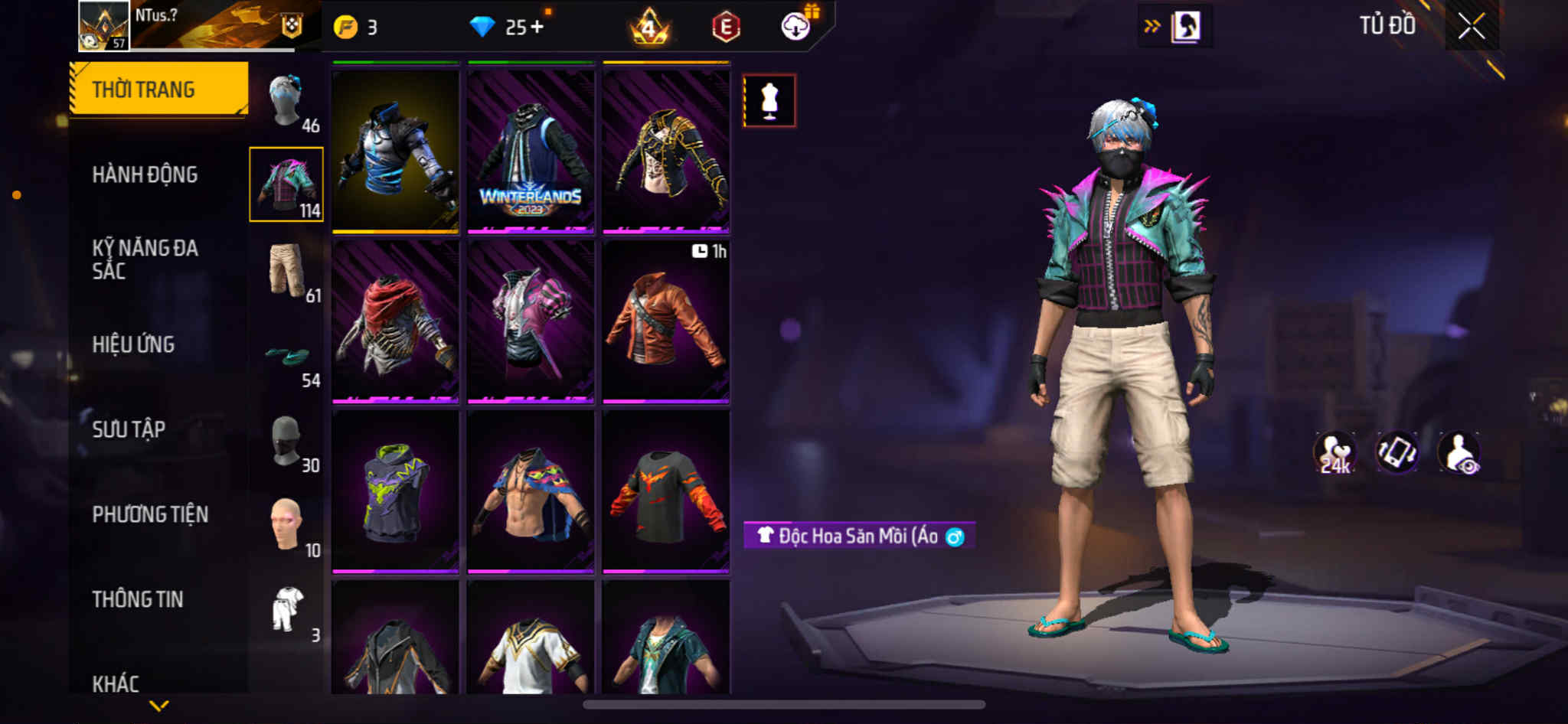Choose the PHƯƠNG TIỆN category
1568x724 pixels.
pos(150,514)
